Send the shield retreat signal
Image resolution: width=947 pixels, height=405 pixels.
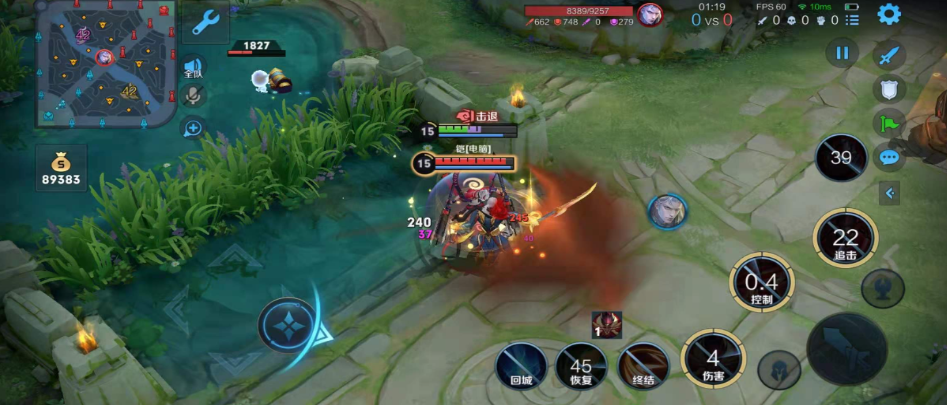point(889,90)
